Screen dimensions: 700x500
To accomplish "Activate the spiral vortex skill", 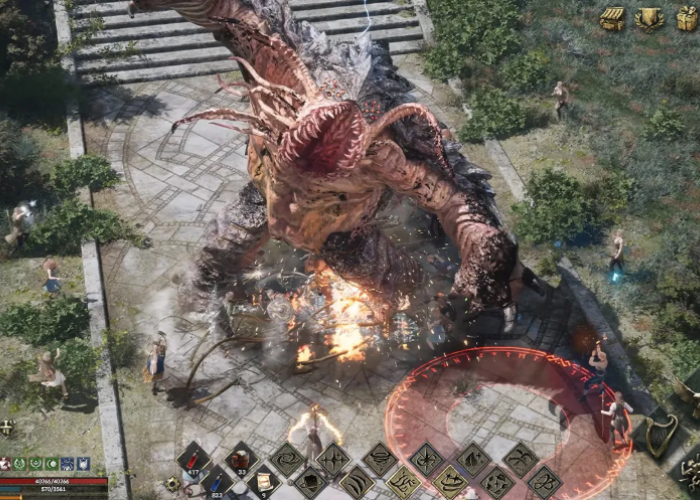I will click(288, 460).
